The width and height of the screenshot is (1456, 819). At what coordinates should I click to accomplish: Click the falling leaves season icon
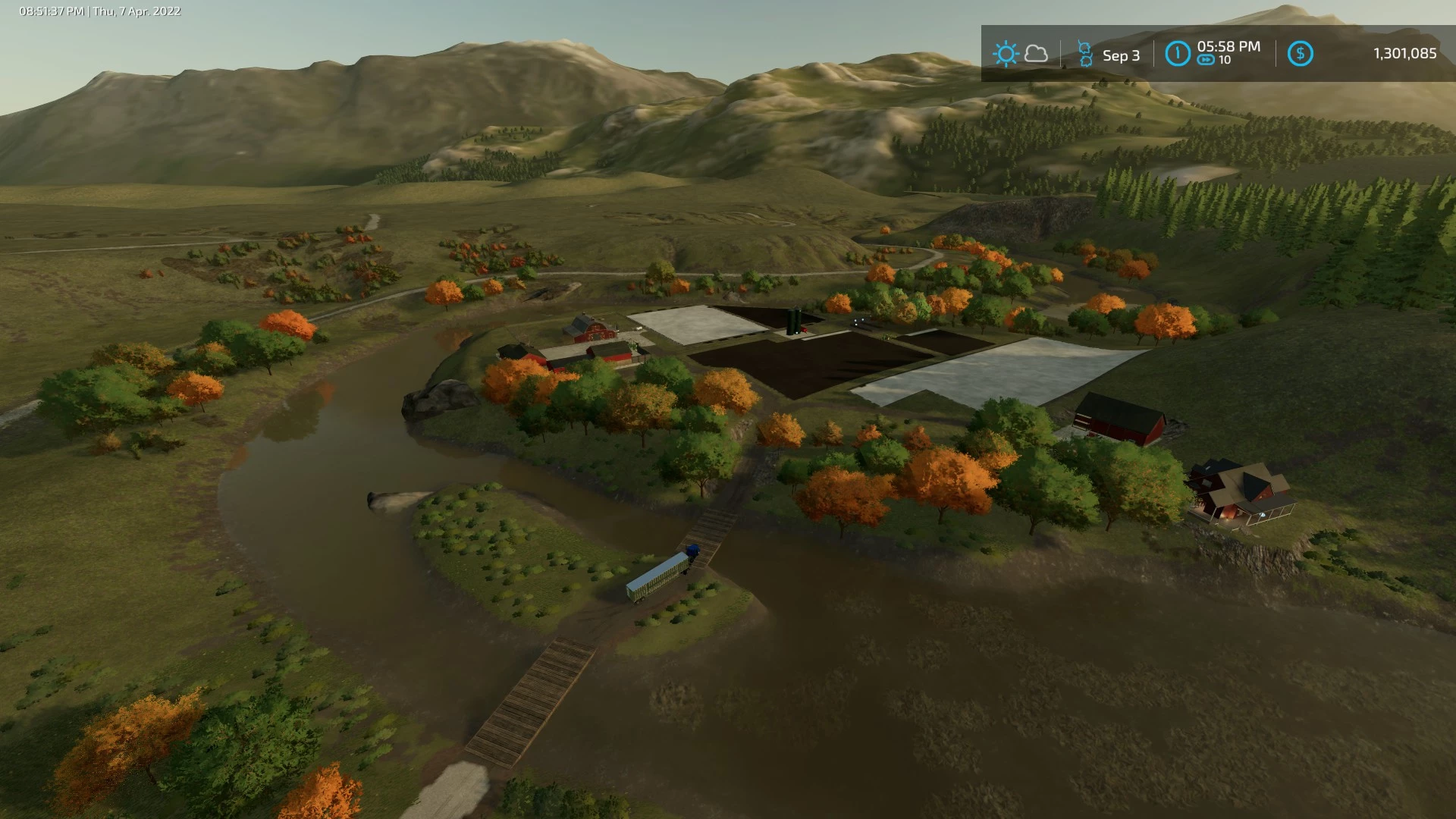pos(1086,53)
